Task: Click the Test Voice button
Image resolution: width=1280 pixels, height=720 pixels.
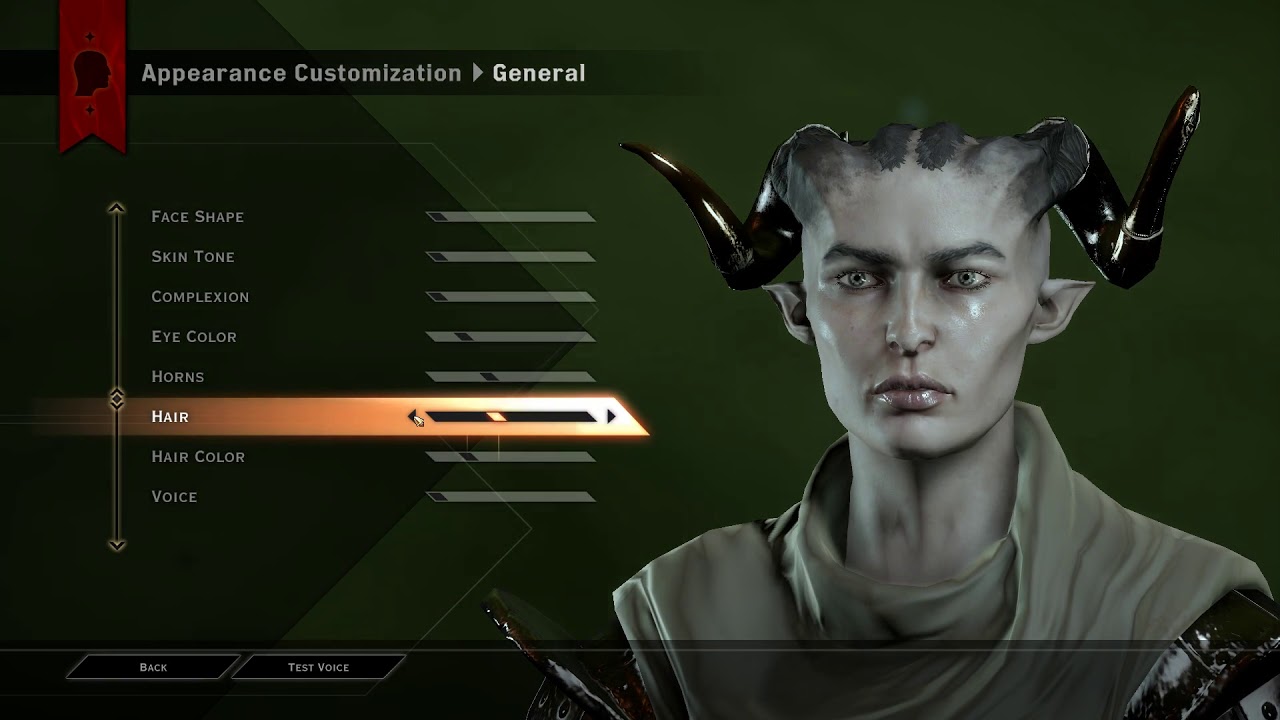Action: click(318, 667)
